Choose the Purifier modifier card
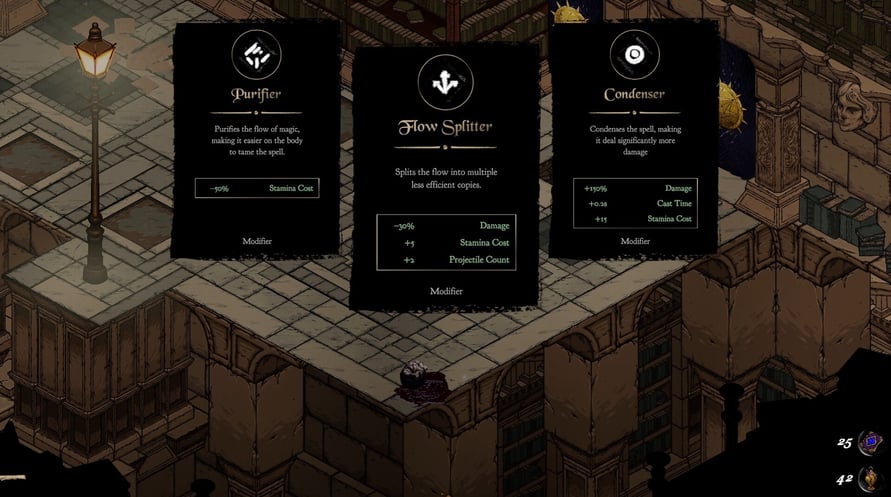This screenshot has width=891, height=497. 257,140
